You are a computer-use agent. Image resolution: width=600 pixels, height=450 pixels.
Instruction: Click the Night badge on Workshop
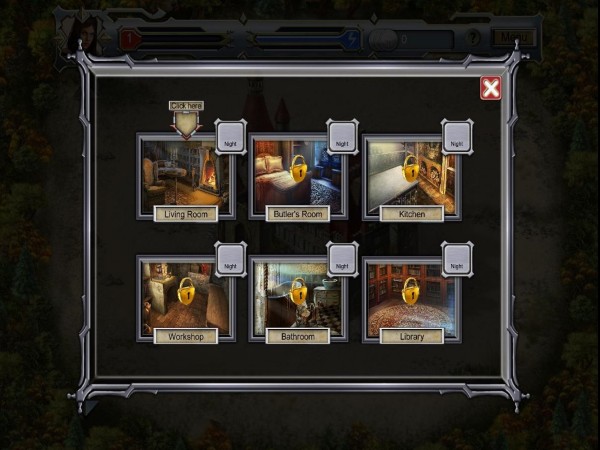pyautogui.click(x=230, y=261)
